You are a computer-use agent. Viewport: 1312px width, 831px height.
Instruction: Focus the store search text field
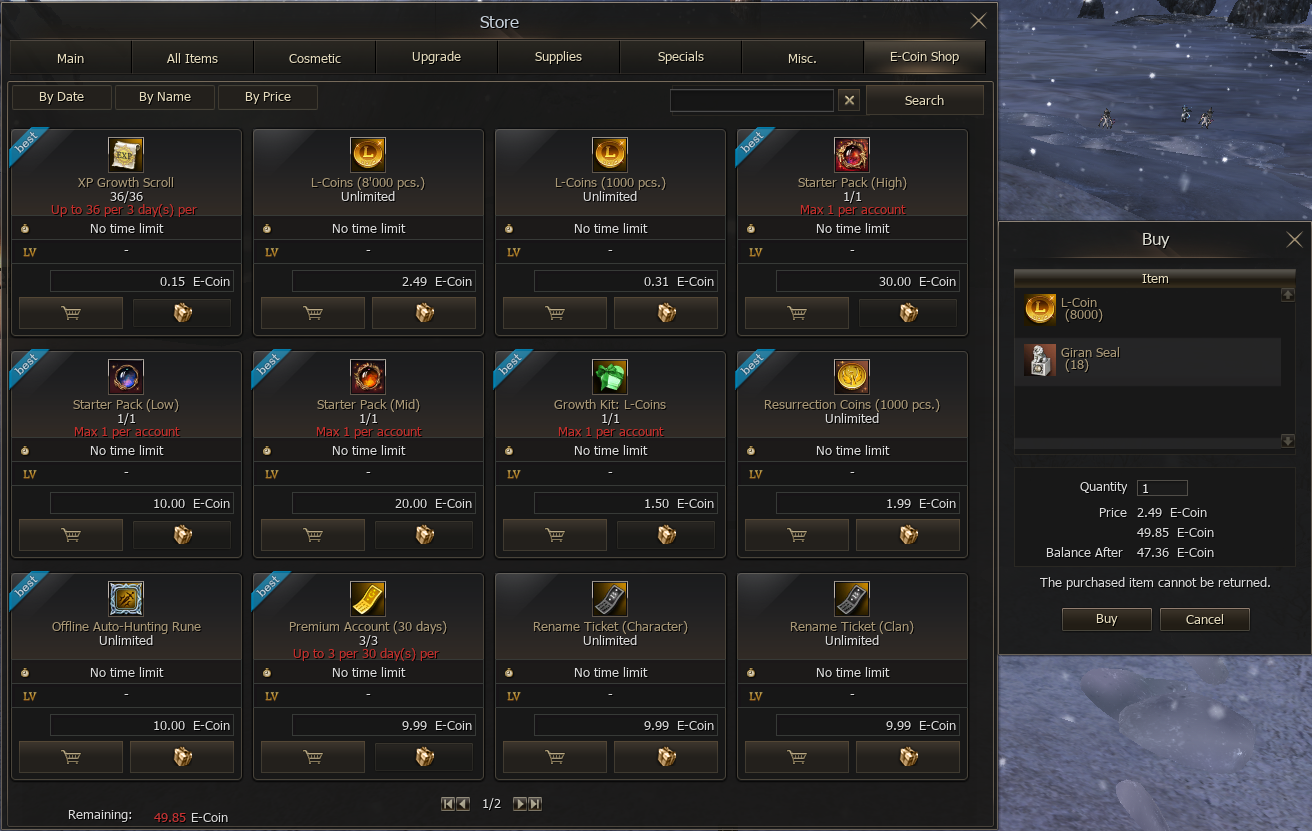[x=751, y=100]
